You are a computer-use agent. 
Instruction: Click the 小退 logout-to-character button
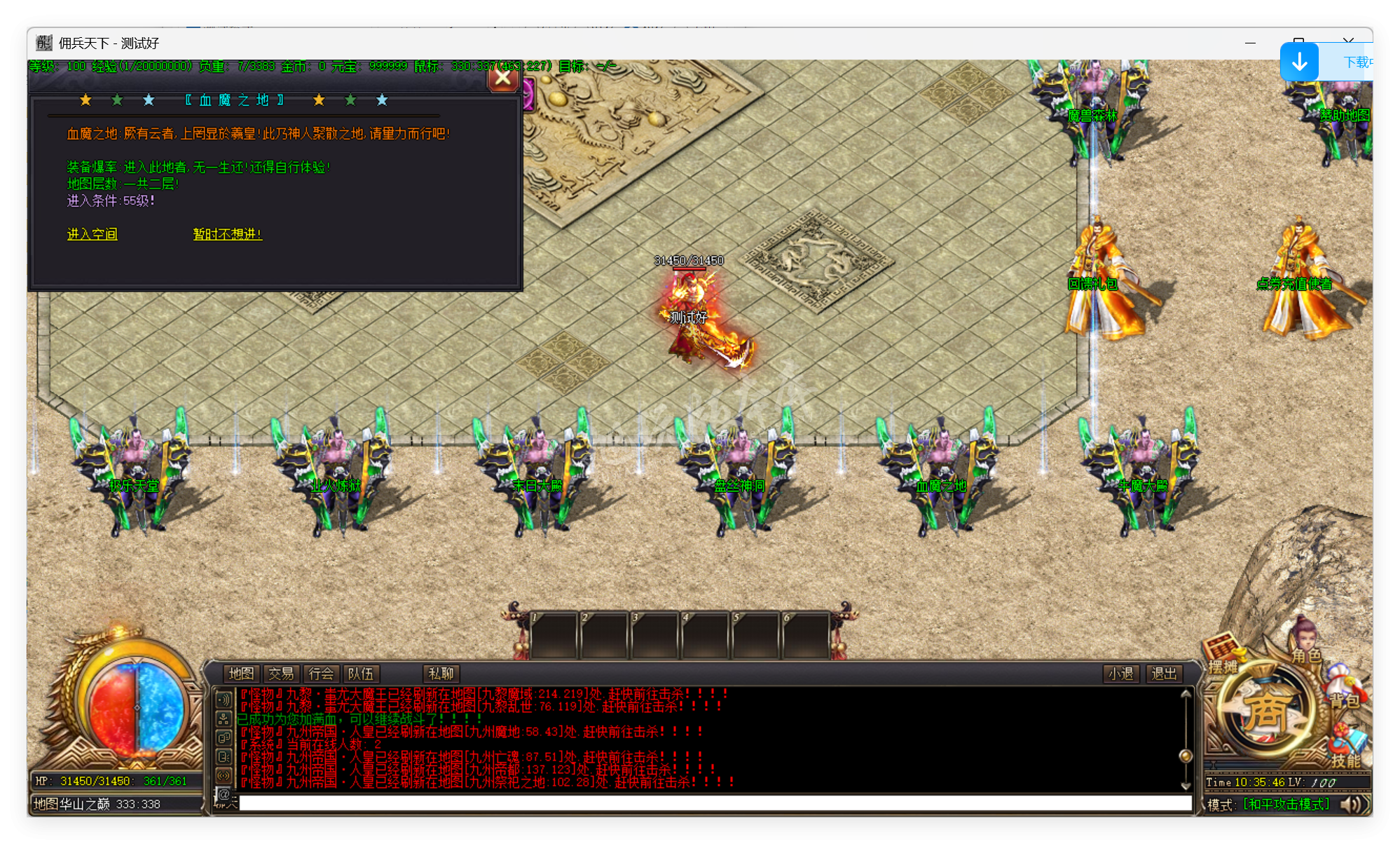[1120, 674]
